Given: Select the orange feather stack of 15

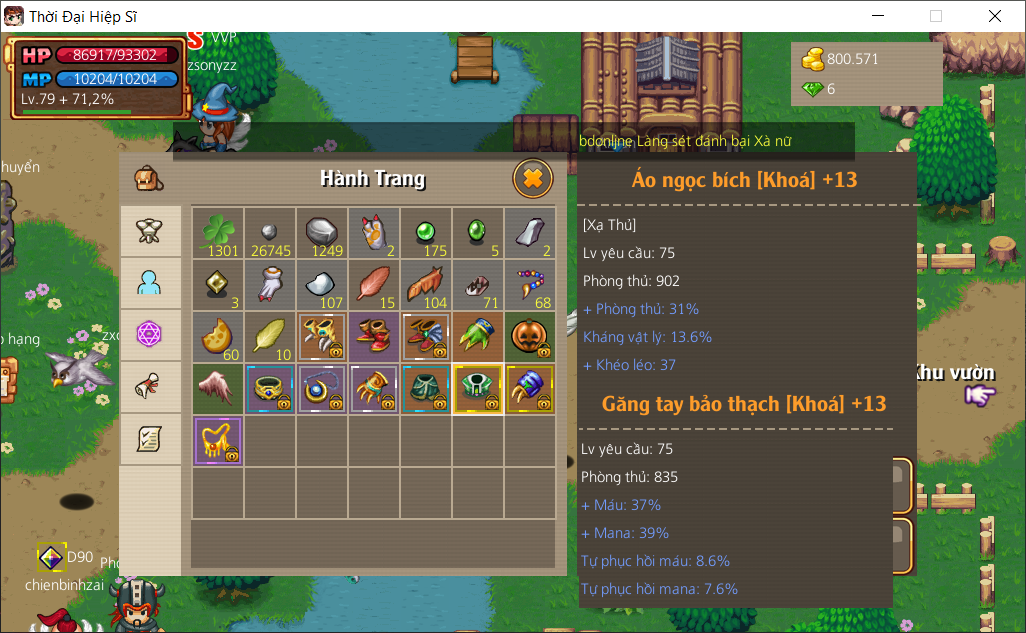Looking at the screenshot, I should [373, 284].
